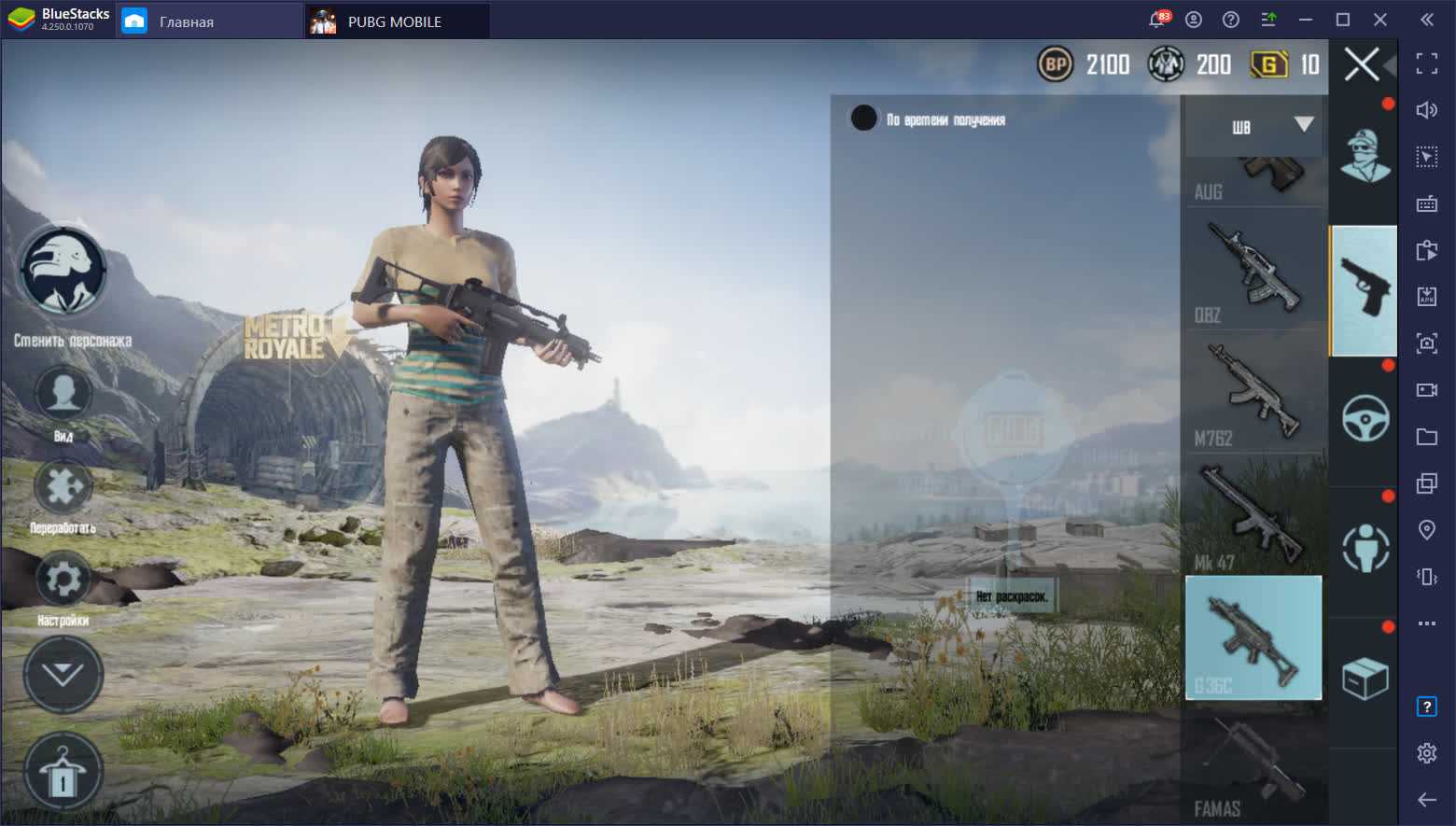Select the highlighted G36C rifle slot

1253,637
